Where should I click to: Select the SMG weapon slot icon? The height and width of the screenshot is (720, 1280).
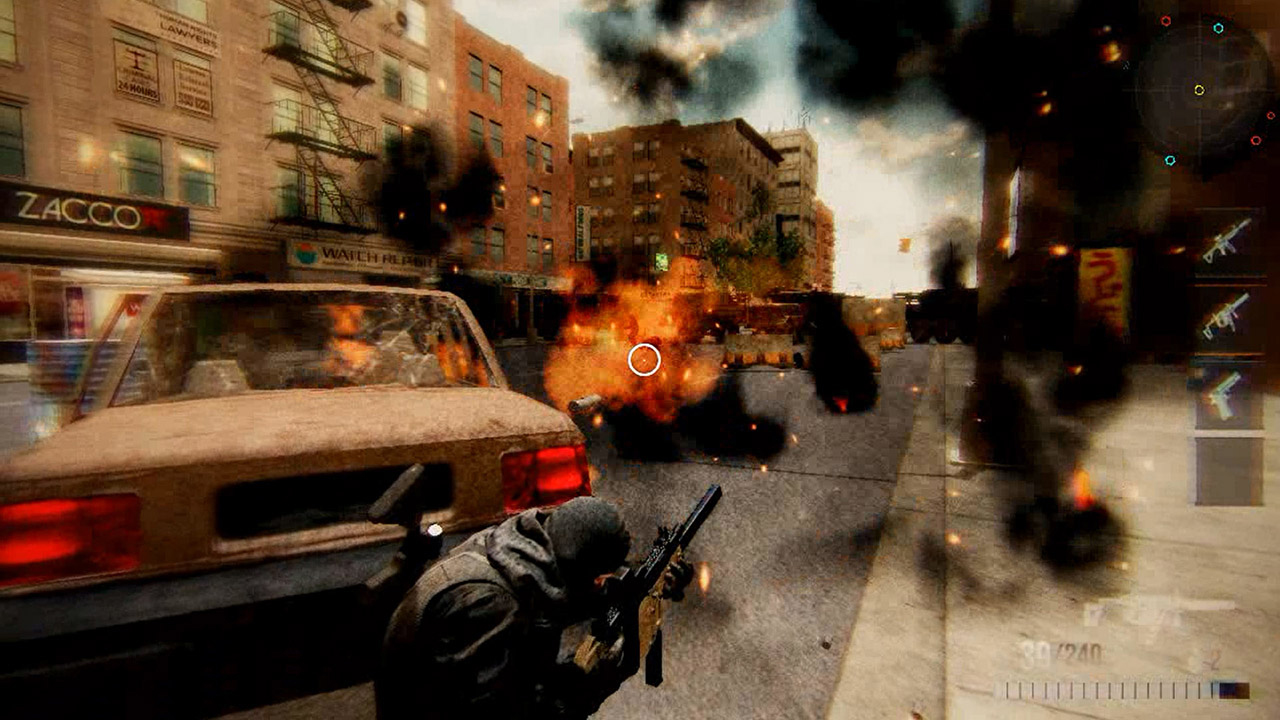pos(1222,320)
